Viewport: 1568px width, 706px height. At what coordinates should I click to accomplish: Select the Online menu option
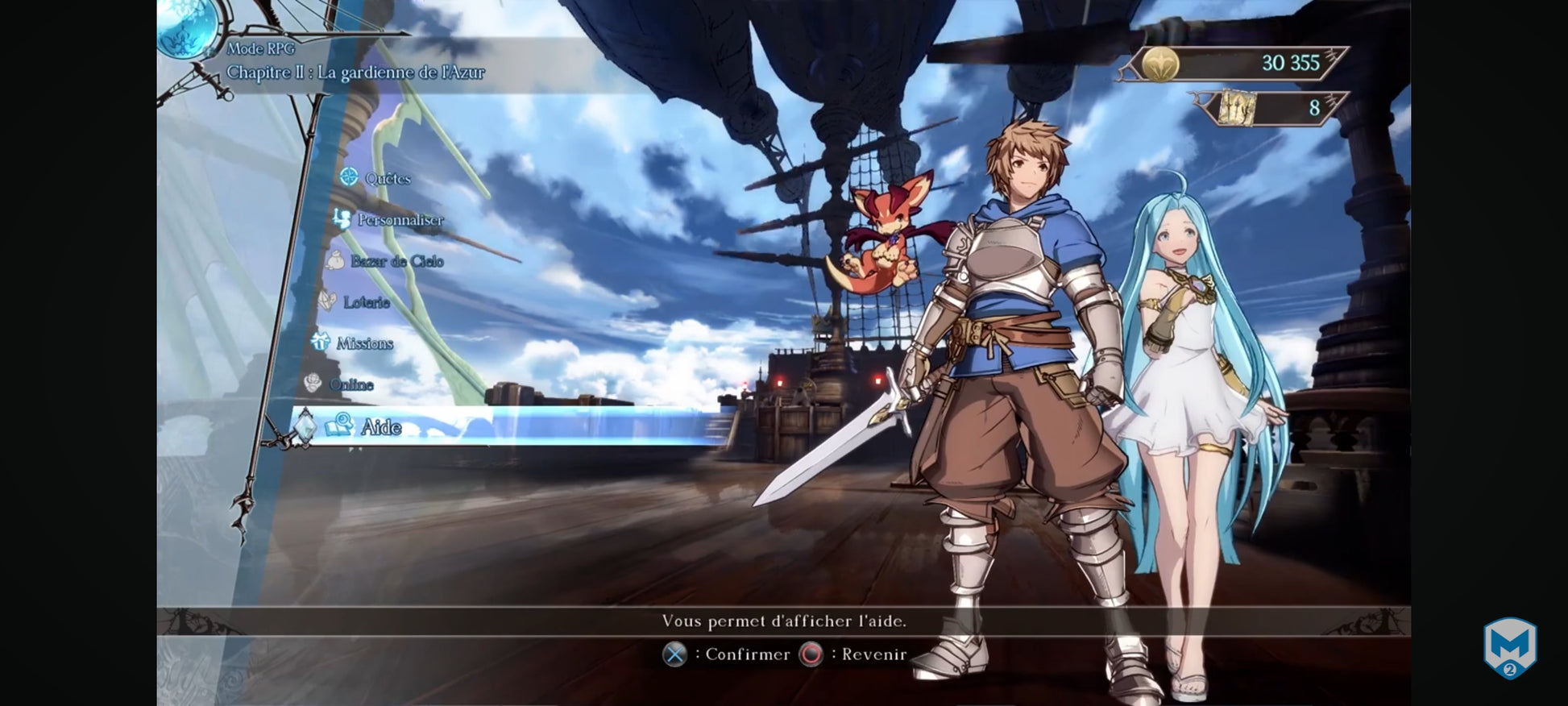351,384
